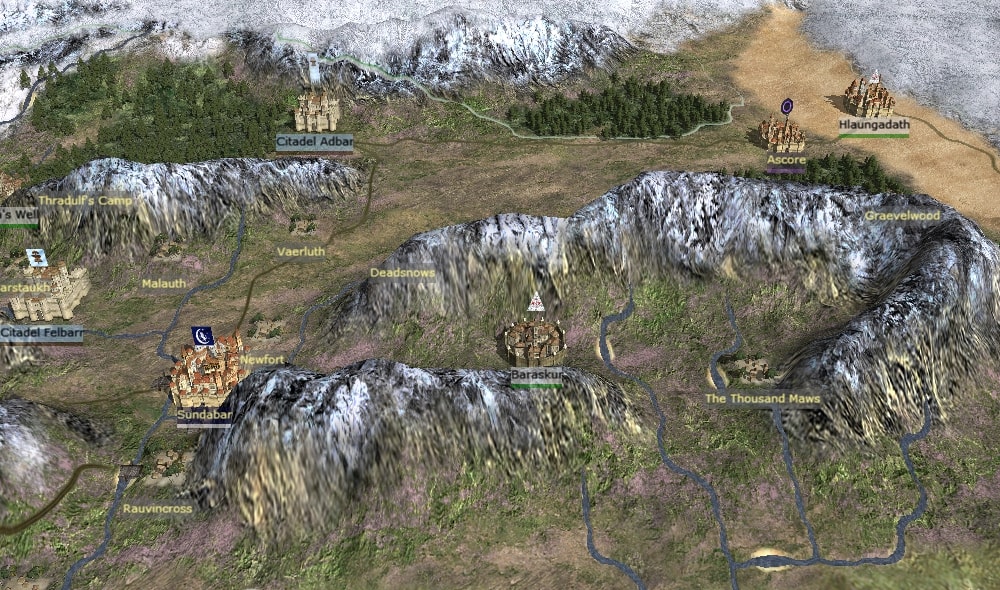Pick the Hlaungadath settlement label
This screenshot has height=590, width=1000.
click(x=874, y=125)
